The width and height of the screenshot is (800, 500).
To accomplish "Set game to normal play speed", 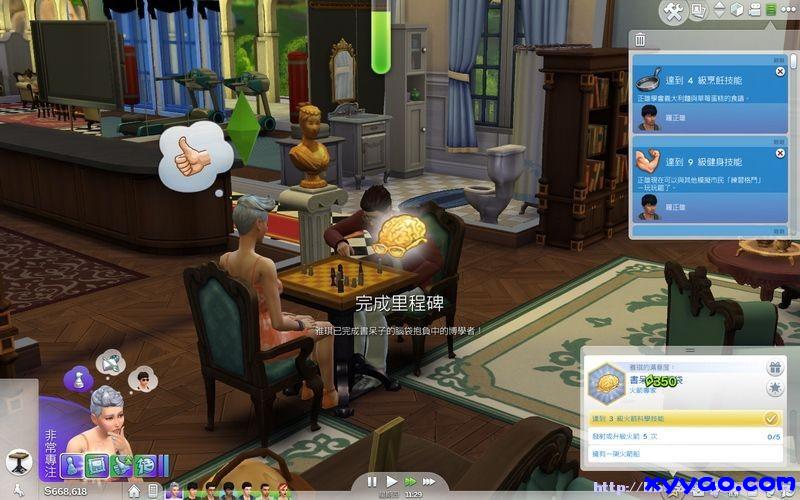I will click(x=391, y=481).
